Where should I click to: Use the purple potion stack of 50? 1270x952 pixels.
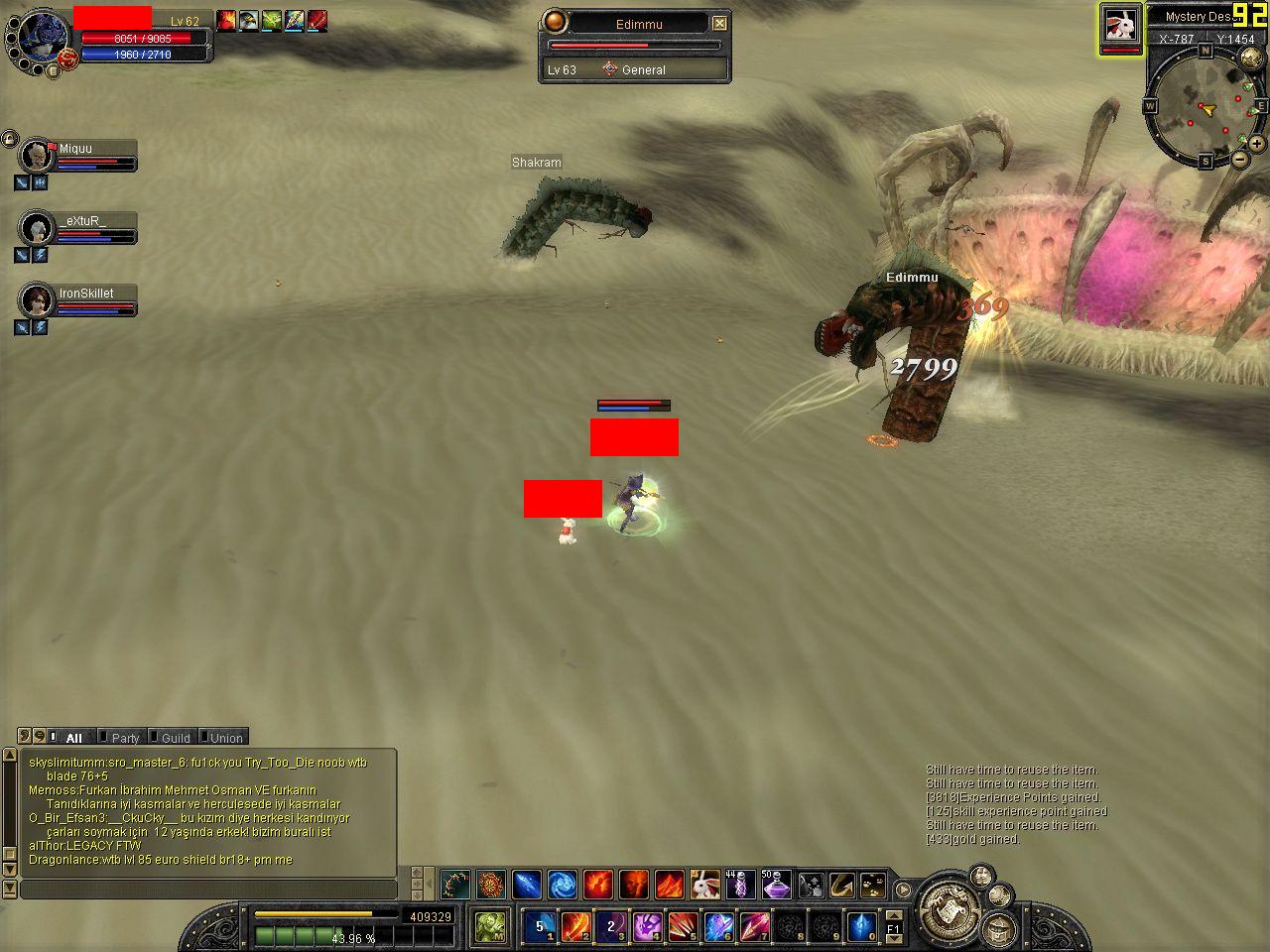click(775, 884)
